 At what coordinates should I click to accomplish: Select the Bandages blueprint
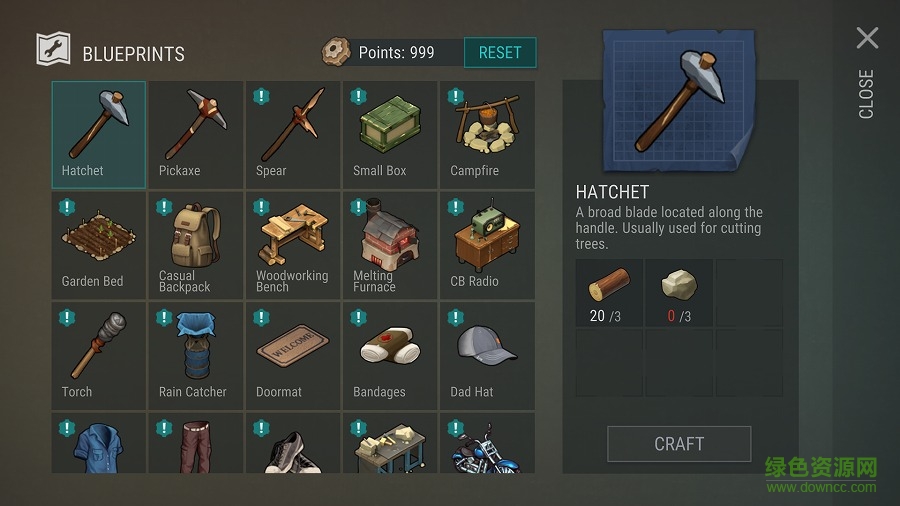(x=389, y=355)
